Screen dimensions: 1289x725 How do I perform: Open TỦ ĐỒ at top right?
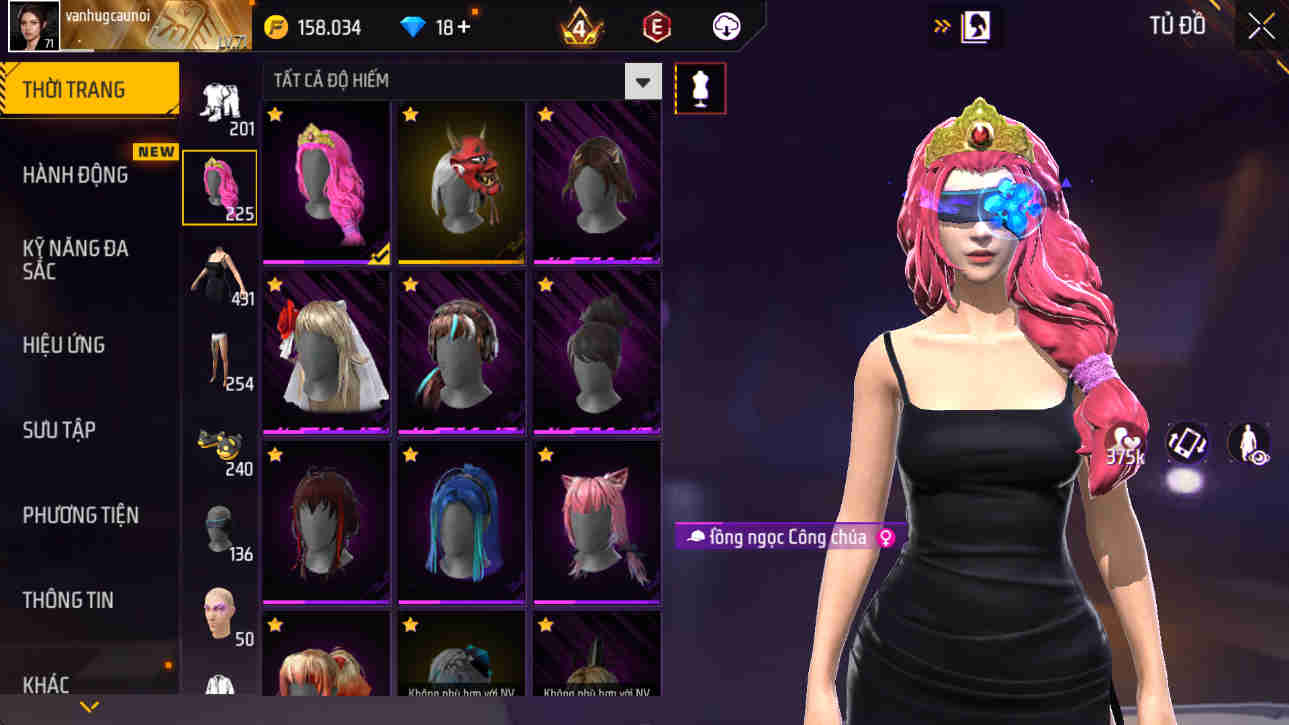1176,26
